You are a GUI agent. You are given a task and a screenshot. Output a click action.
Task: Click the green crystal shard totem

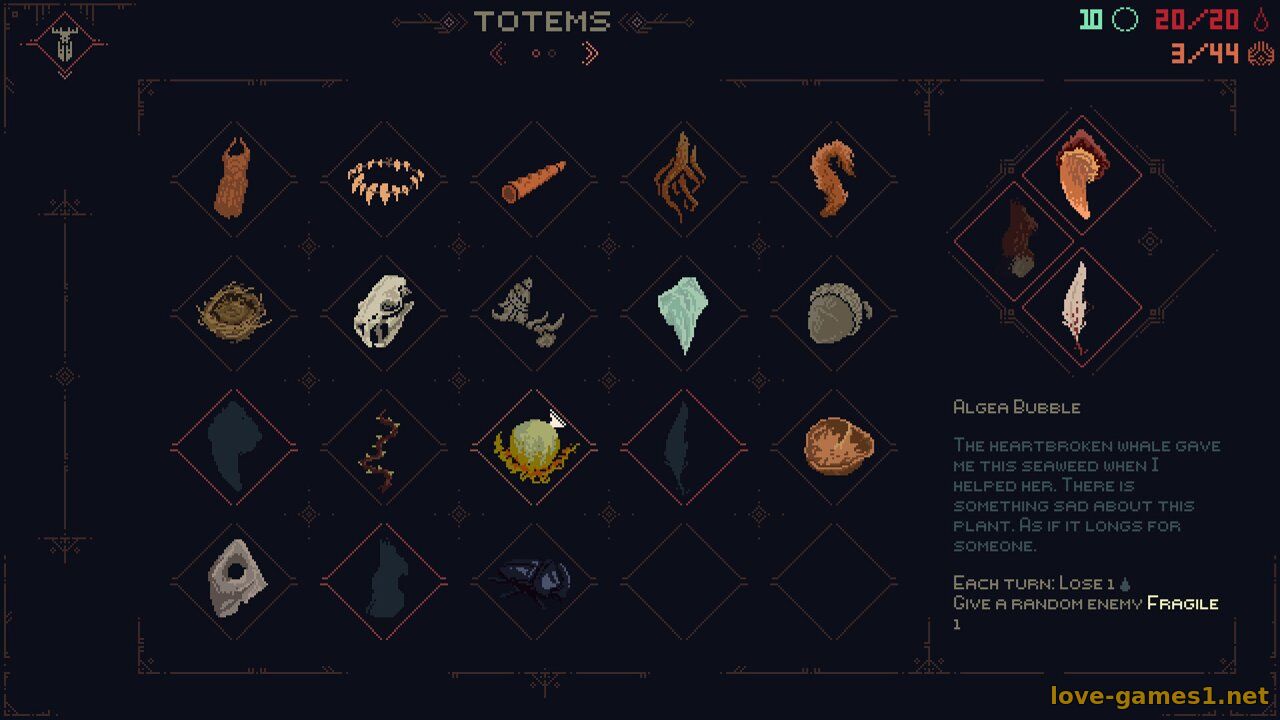click(x=684, y=313)
